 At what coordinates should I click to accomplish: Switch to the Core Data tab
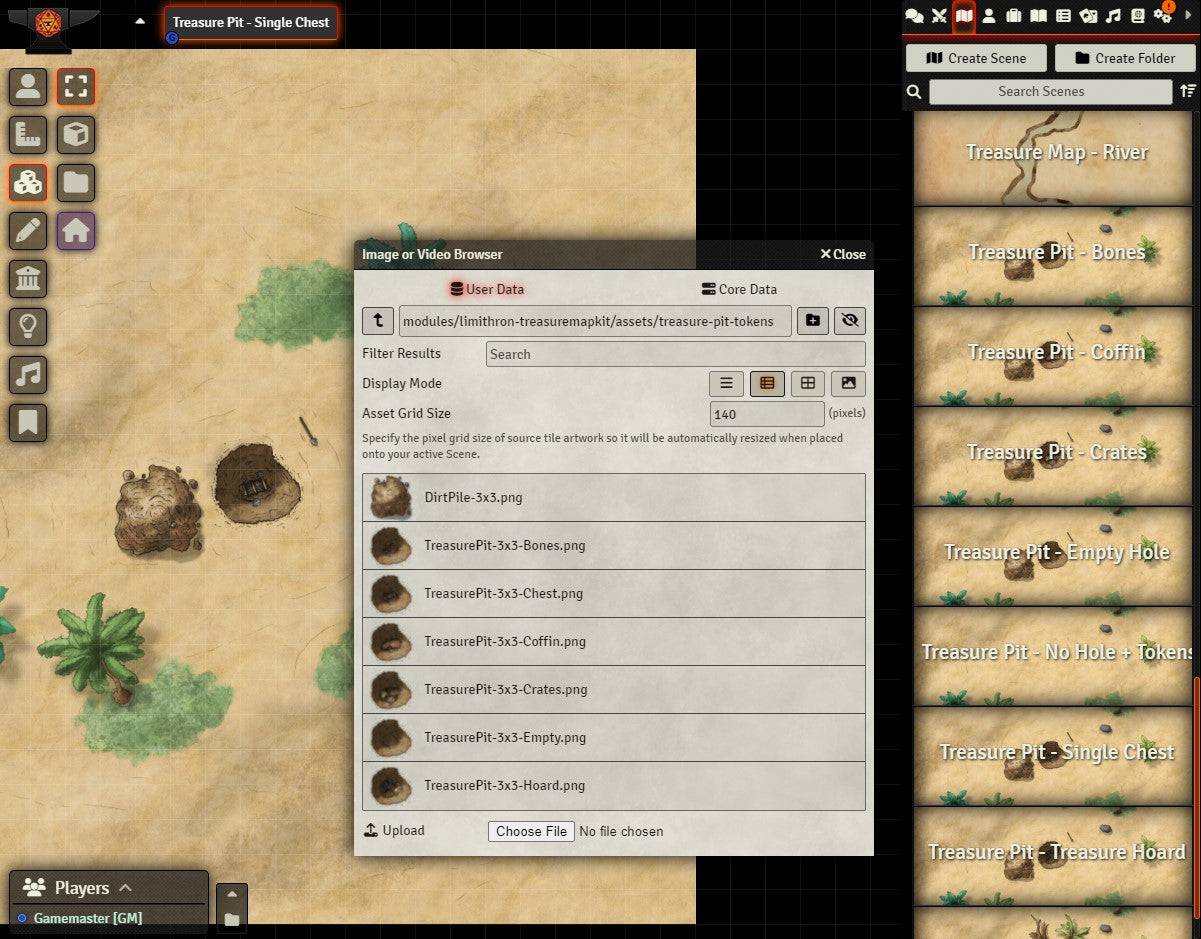[739, 289]
